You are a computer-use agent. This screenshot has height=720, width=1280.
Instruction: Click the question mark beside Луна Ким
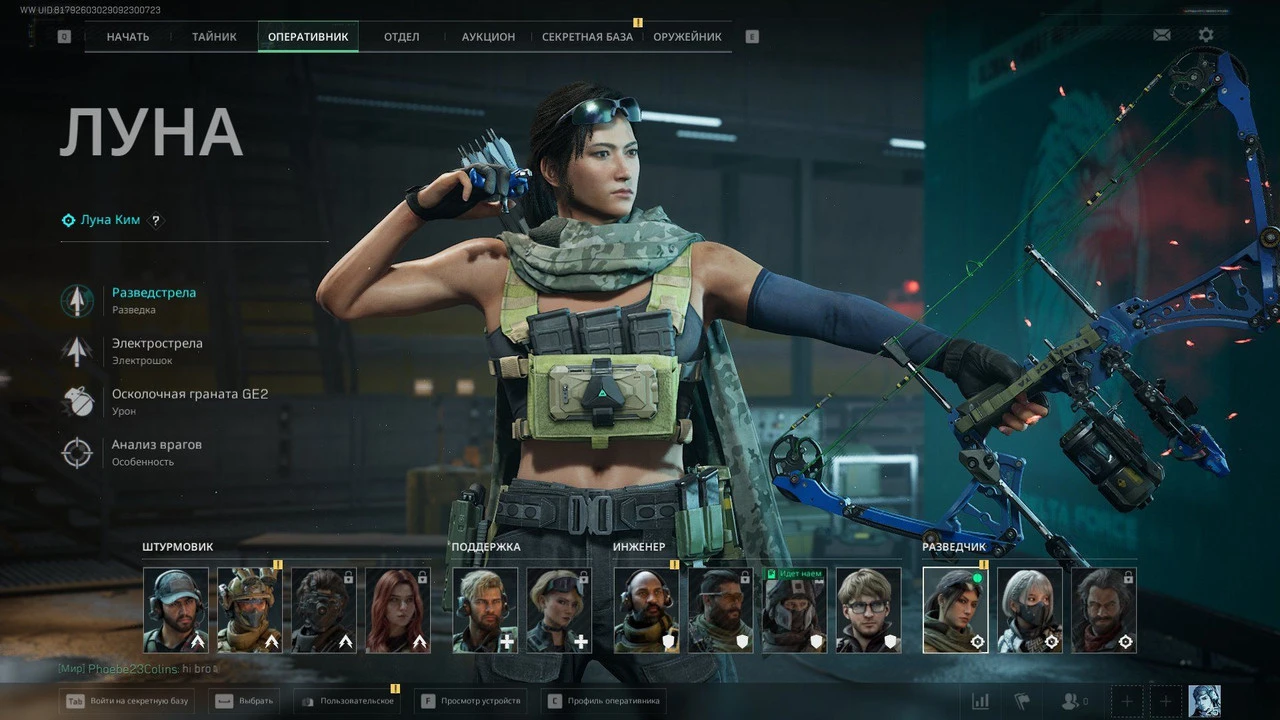pos(155,220)
